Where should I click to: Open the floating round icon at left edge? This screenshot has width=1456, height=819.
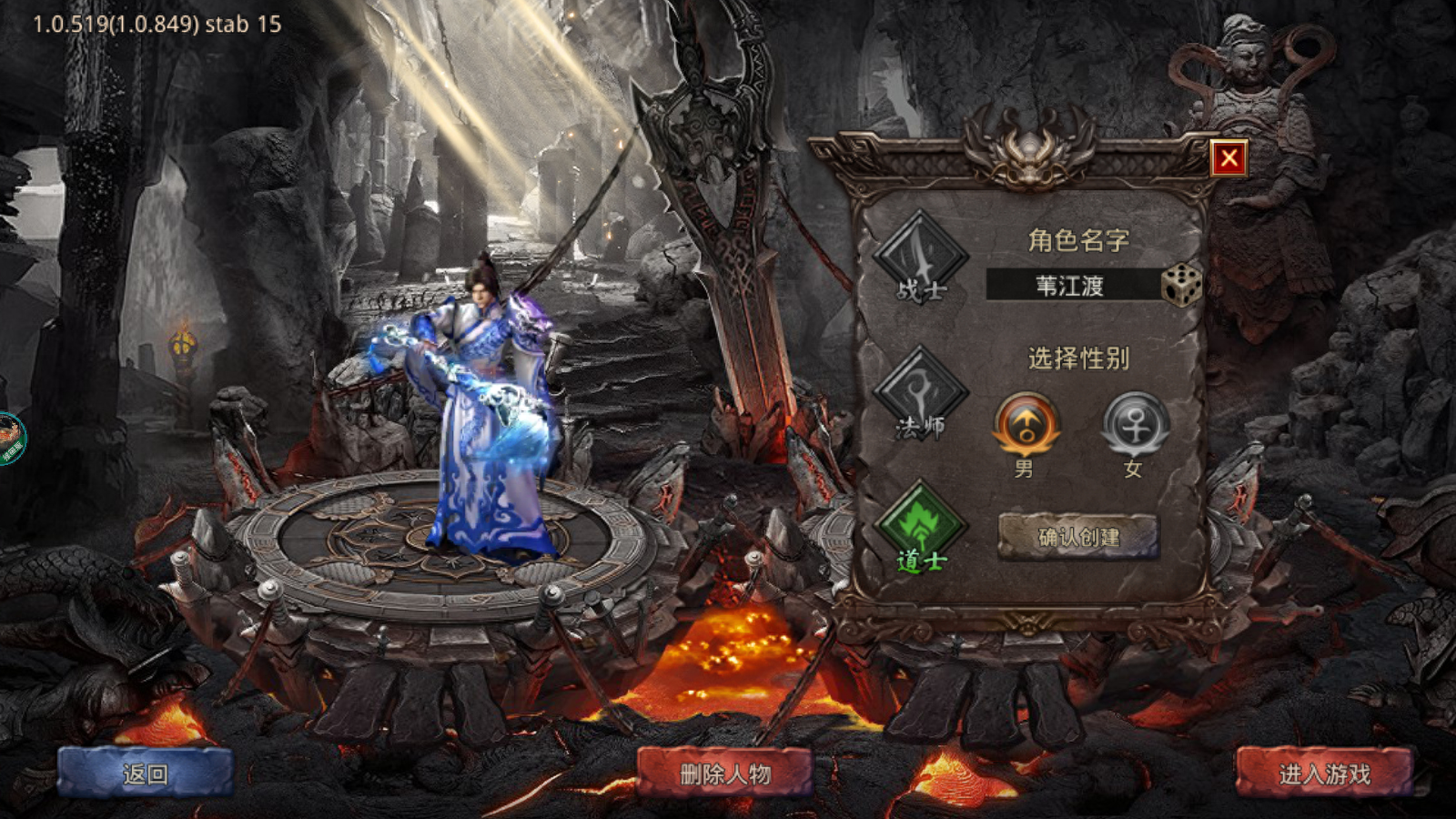pos(11,440)
